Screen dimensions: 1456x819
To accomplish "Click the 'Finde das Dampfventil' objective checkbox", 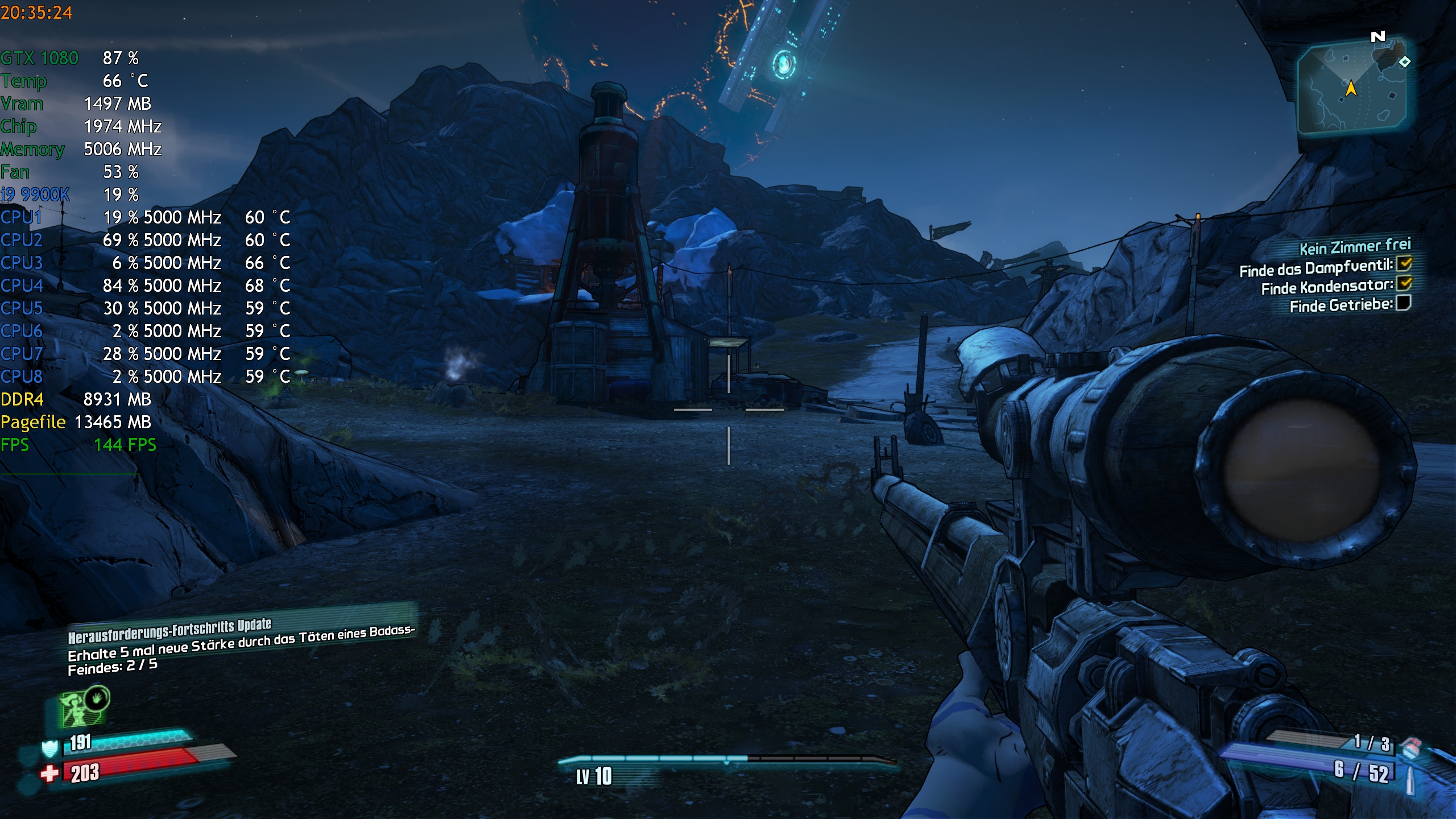I will point(1405,264).
